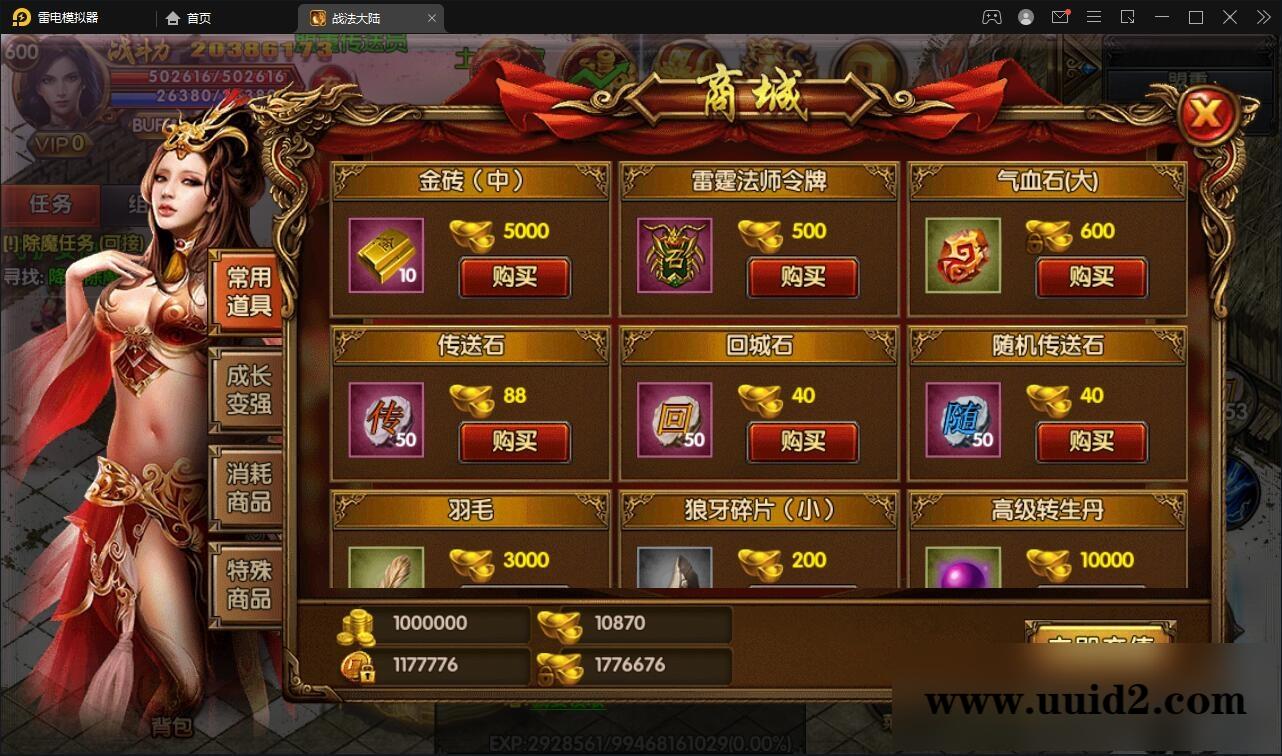Open the 任务 quest panel
The width and height of the screenshot is (1282, 756).
(52, 204)
